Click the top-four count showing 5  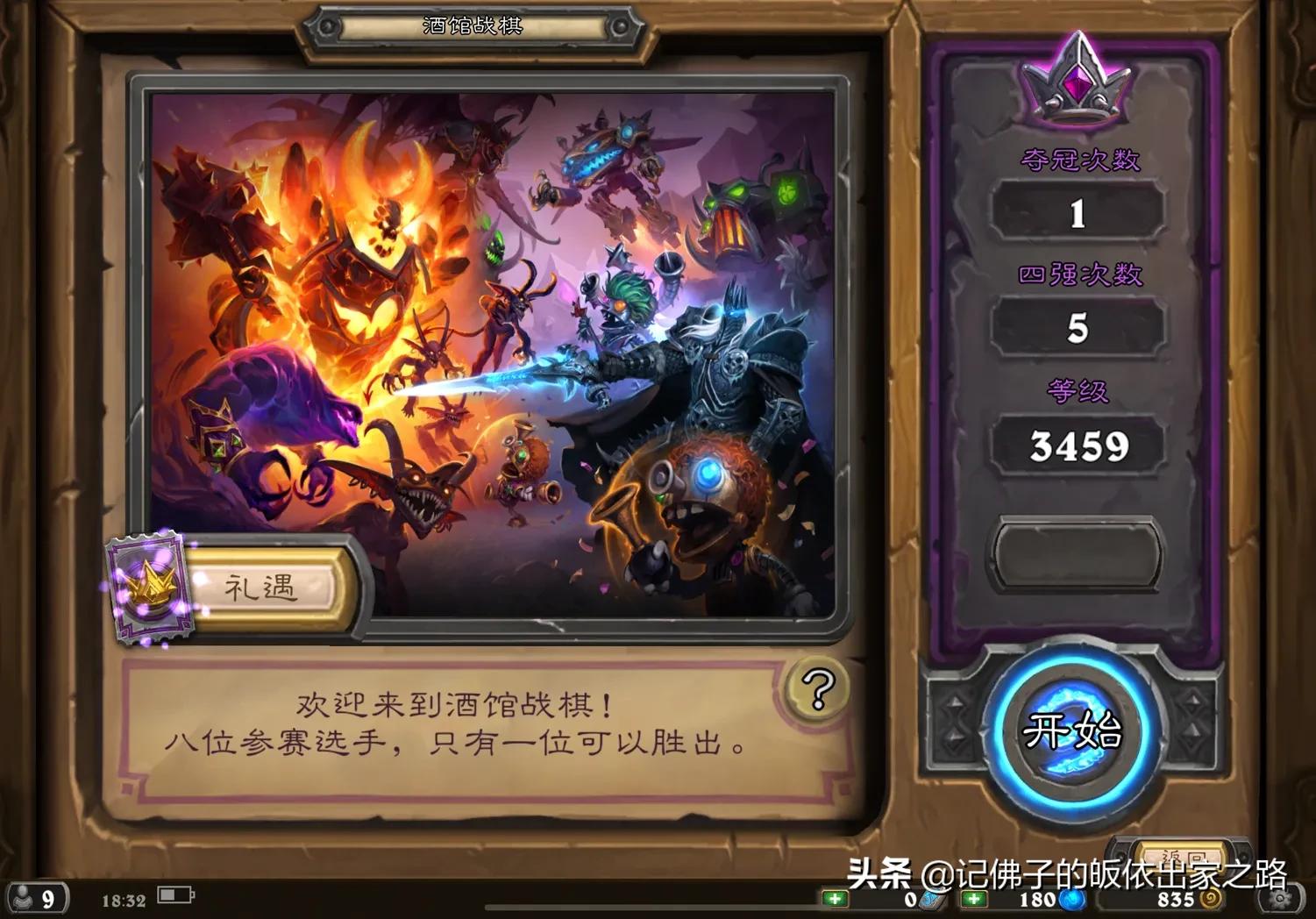click(1079, 329)
